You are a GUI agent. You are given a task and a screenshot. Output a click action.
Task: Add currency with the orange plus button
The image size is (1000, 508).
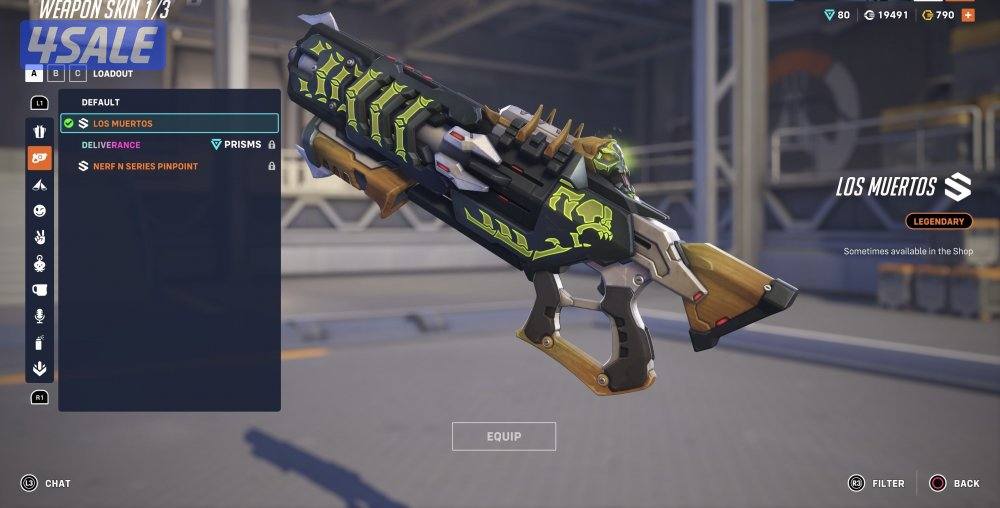click(967, 15)
